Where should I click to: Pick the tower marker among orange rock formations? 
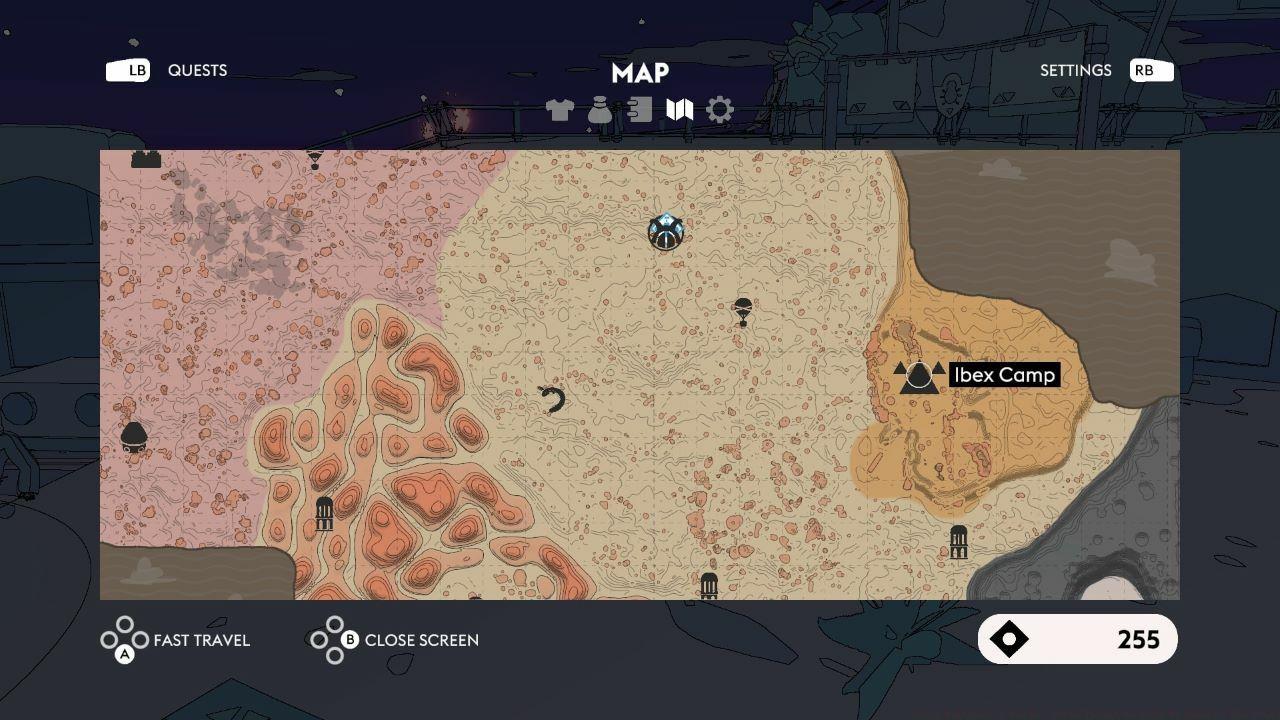pyautogui.click(x=324, y=513)
